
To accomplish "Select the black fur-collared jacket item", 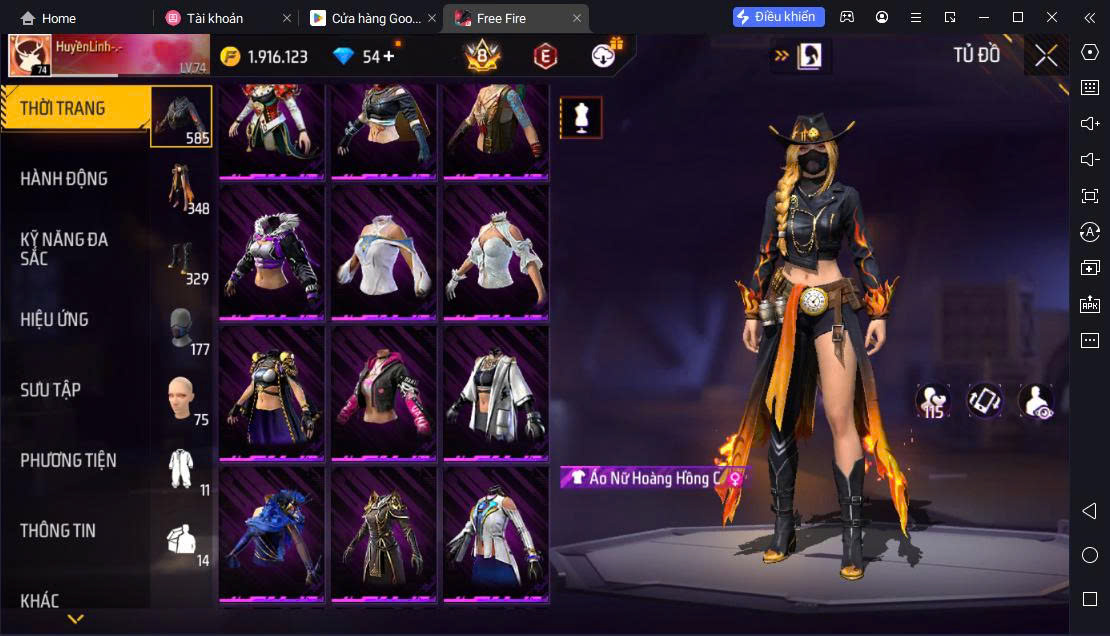I will click(x=272, y=253).
